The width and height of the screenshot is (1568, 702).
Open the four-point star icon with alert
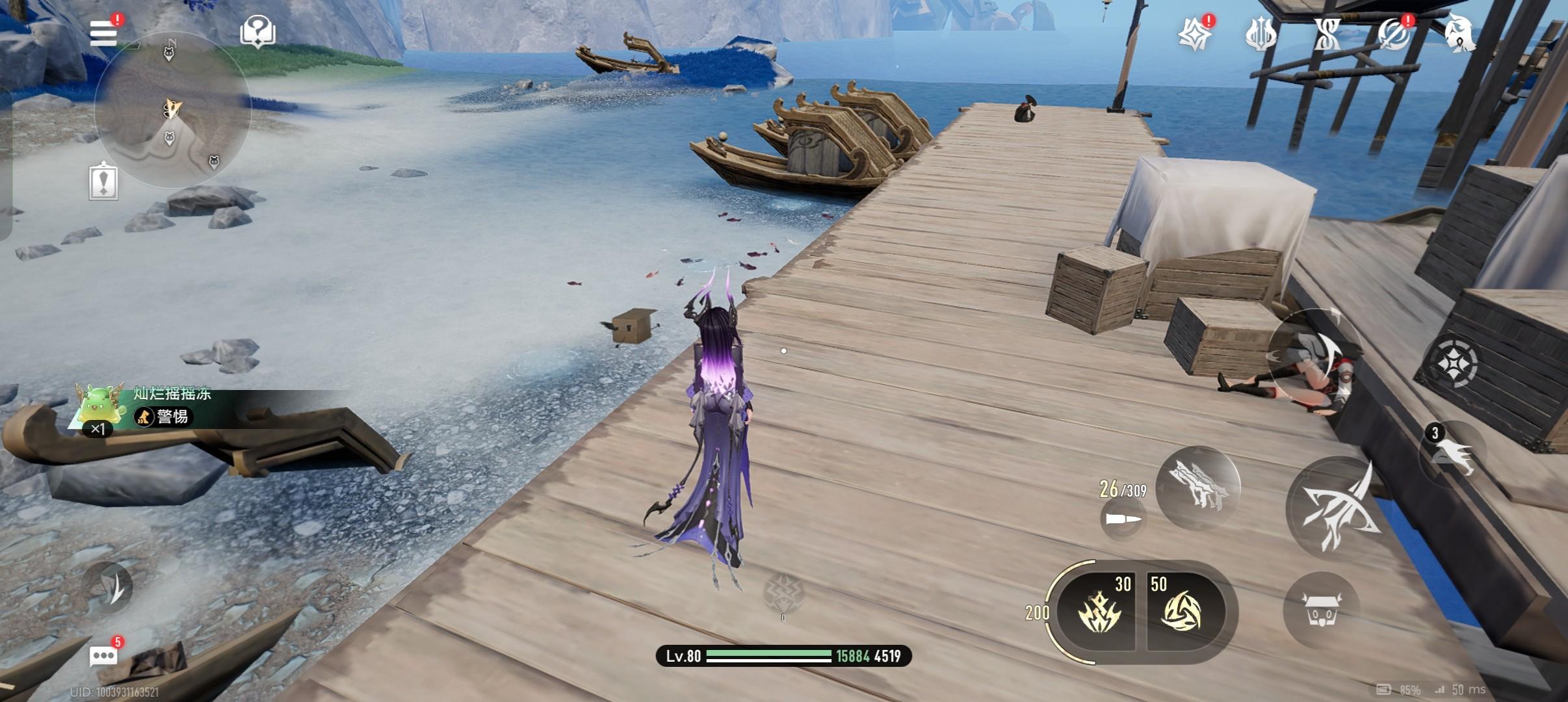[x=1195, y=34]
